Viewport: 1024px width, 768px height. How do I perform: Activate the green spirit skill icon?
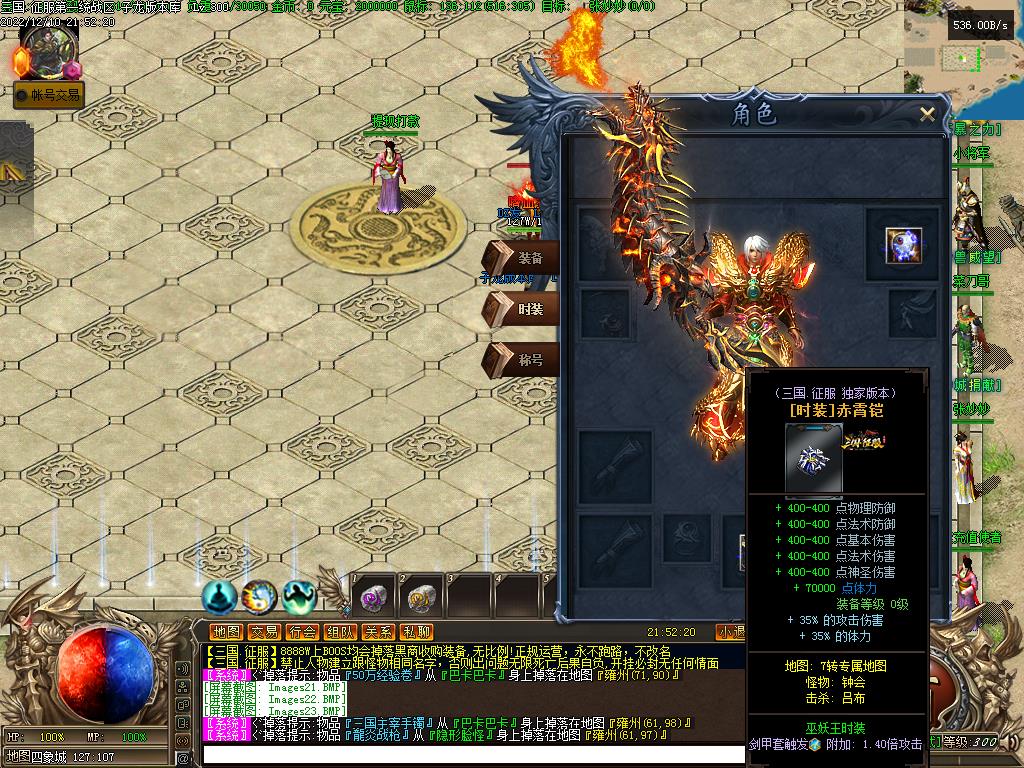(x=298, y=597)
